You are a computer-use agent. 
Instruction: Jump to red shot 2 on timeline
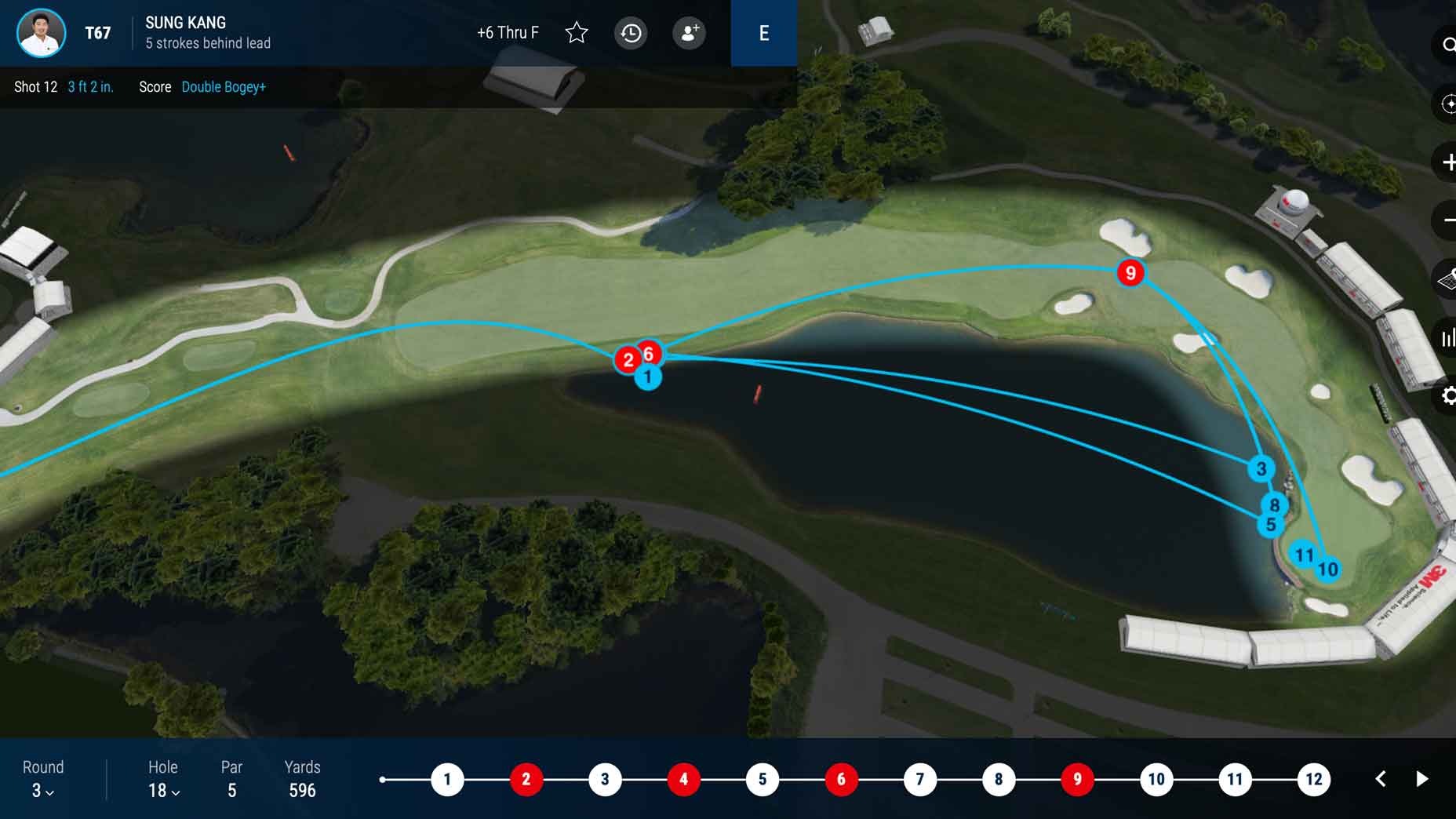[526, 779]
